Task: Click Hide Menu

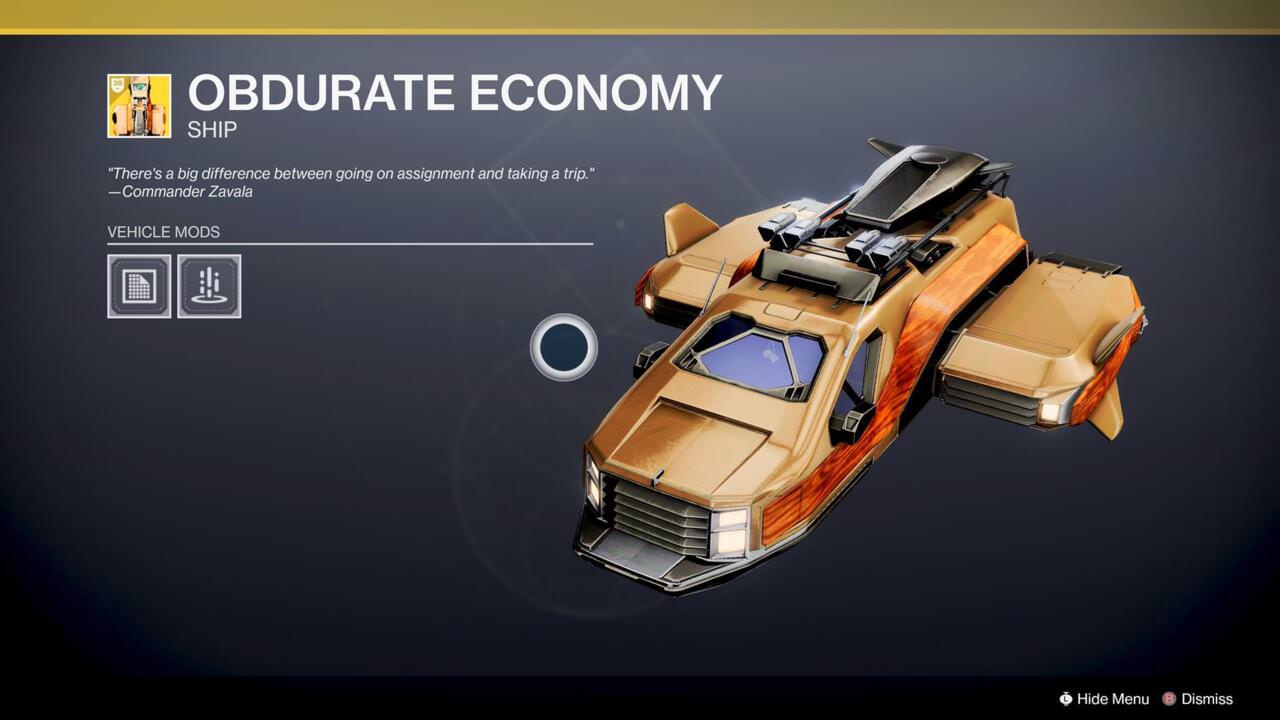Action: tap(1113, 699)
